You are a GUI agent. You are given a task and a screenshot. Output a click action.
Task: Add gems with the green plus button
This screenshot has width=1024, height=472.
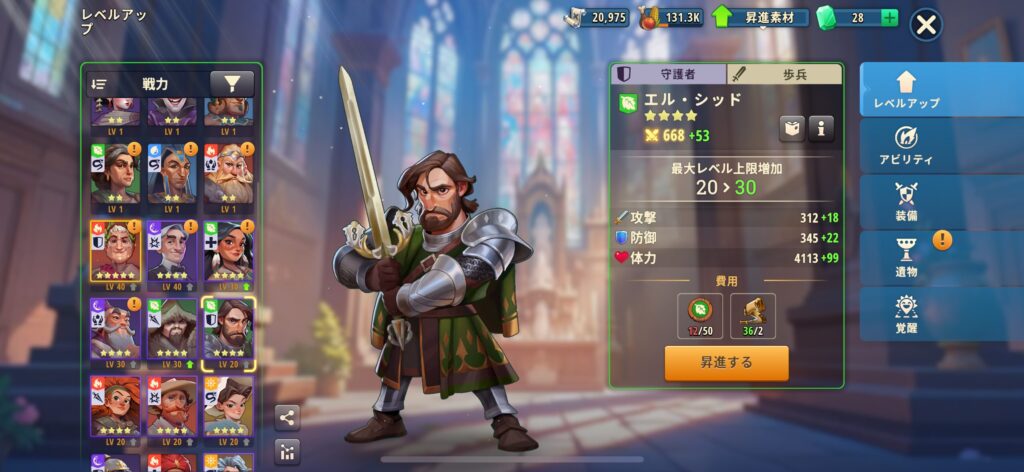point(889,18)
